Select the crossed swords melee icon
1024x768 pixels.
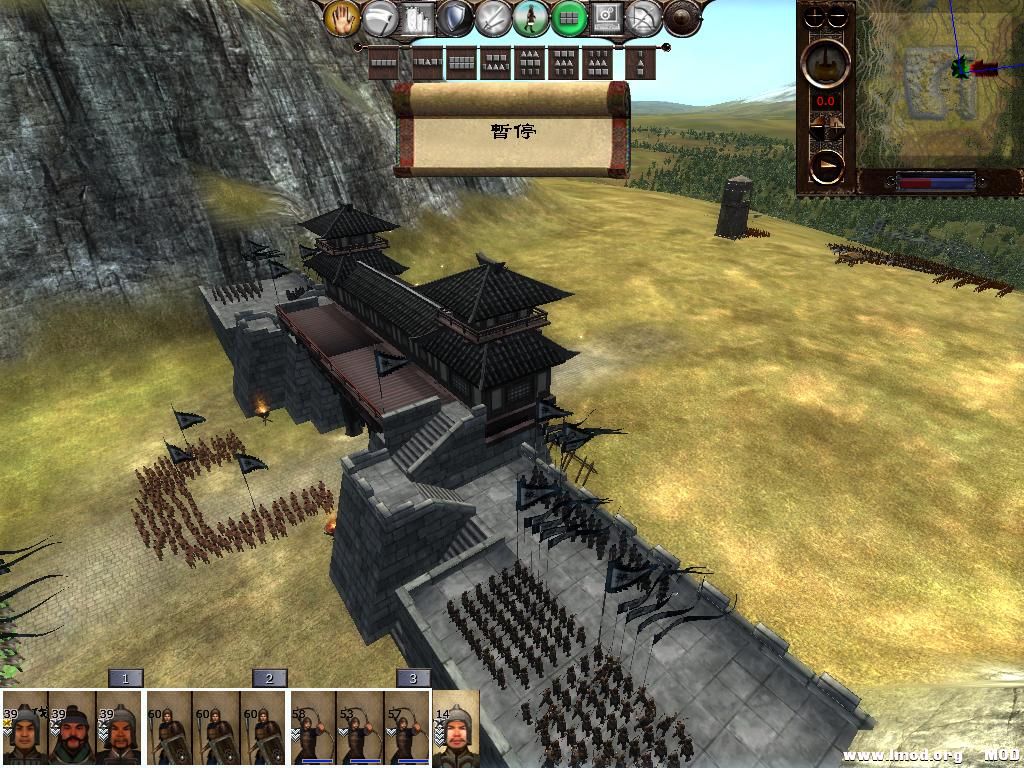tap(493, 18)
